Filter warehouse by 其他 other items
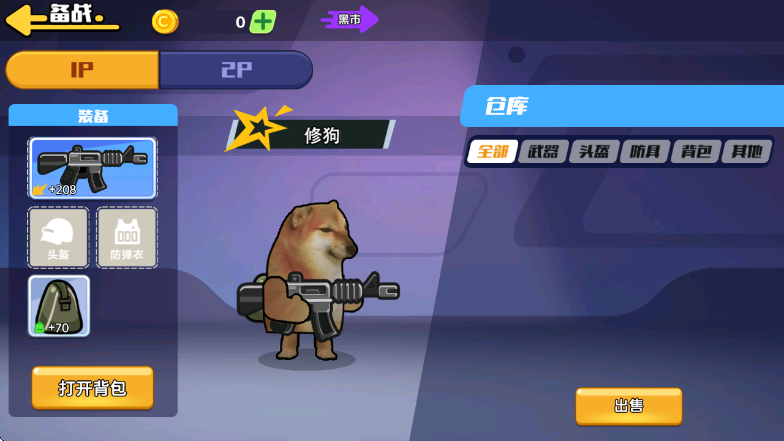 tap(747, 152)
